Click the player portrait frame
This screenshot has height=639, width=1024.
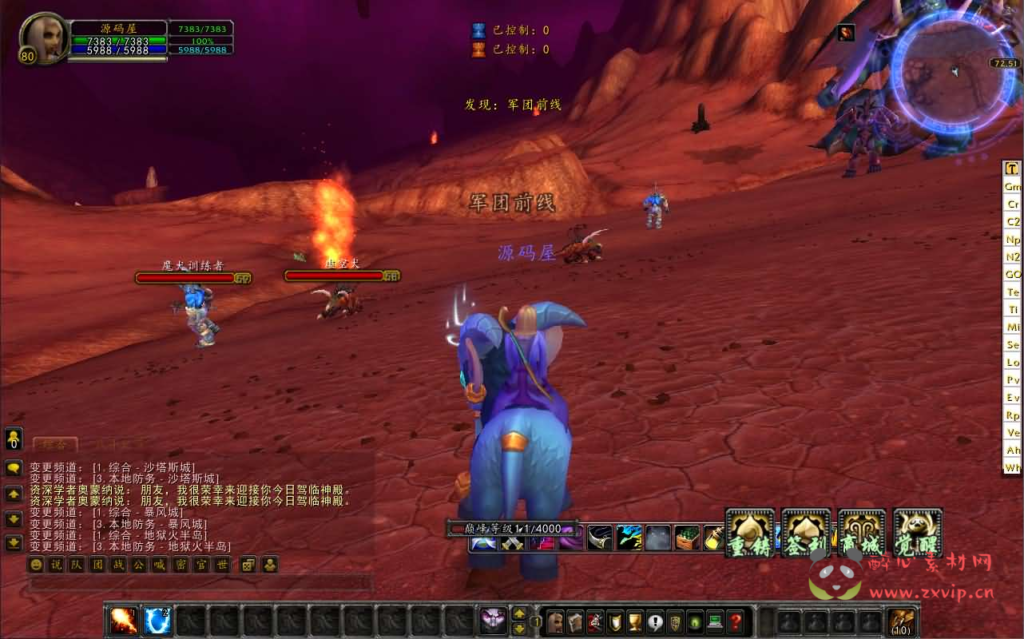[43, 37]
